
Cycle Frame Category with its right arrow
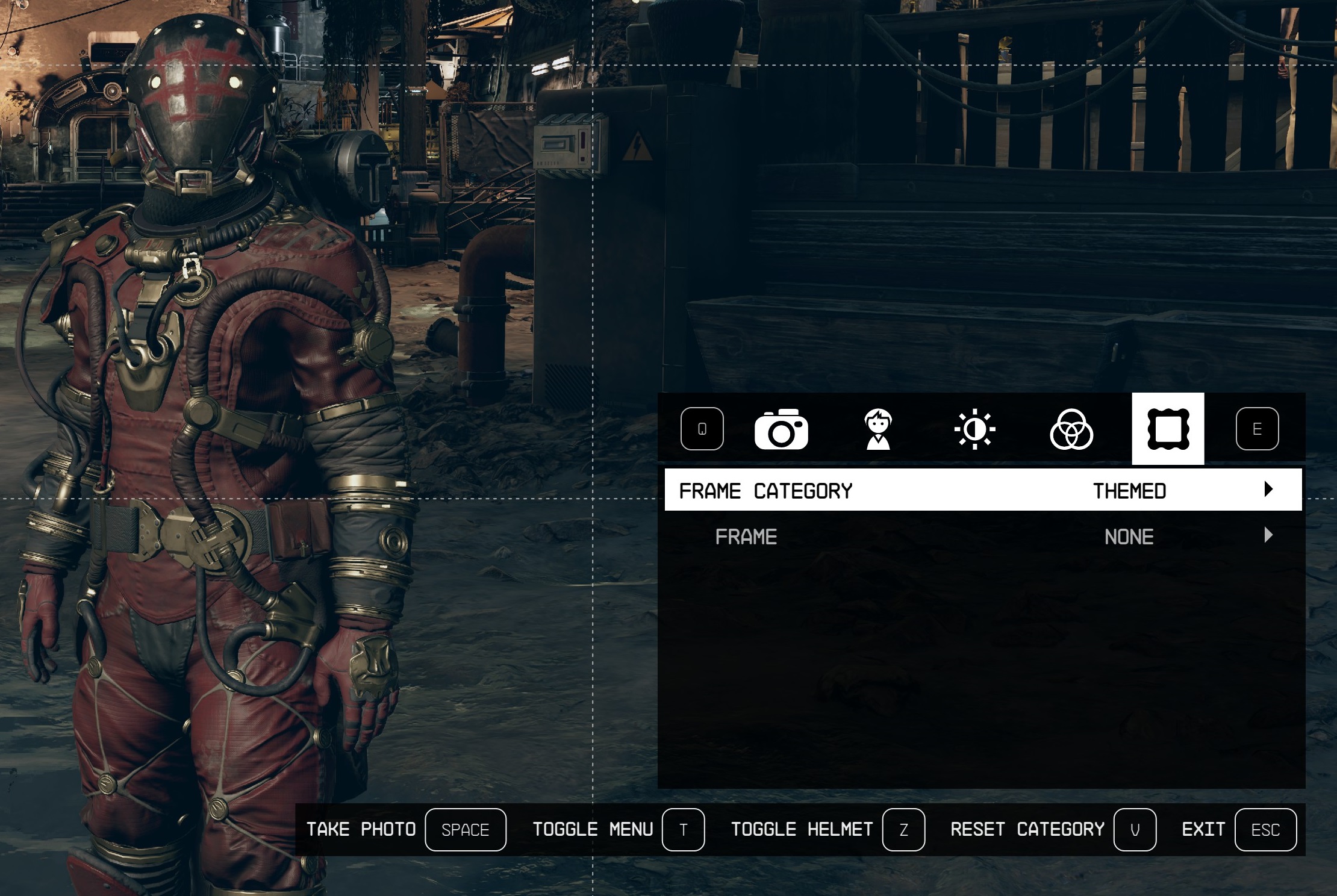[1268, 490]
